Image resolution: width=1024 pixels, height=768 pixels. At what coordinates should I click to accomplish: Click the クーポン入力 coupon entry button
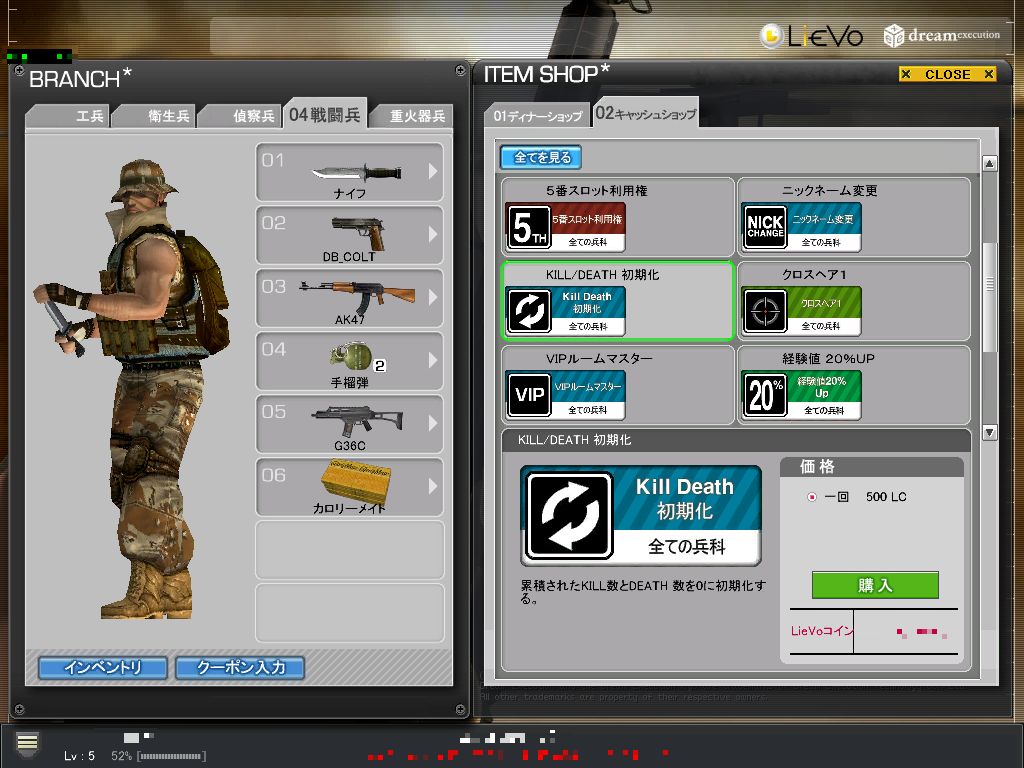[x=240, y=667]
